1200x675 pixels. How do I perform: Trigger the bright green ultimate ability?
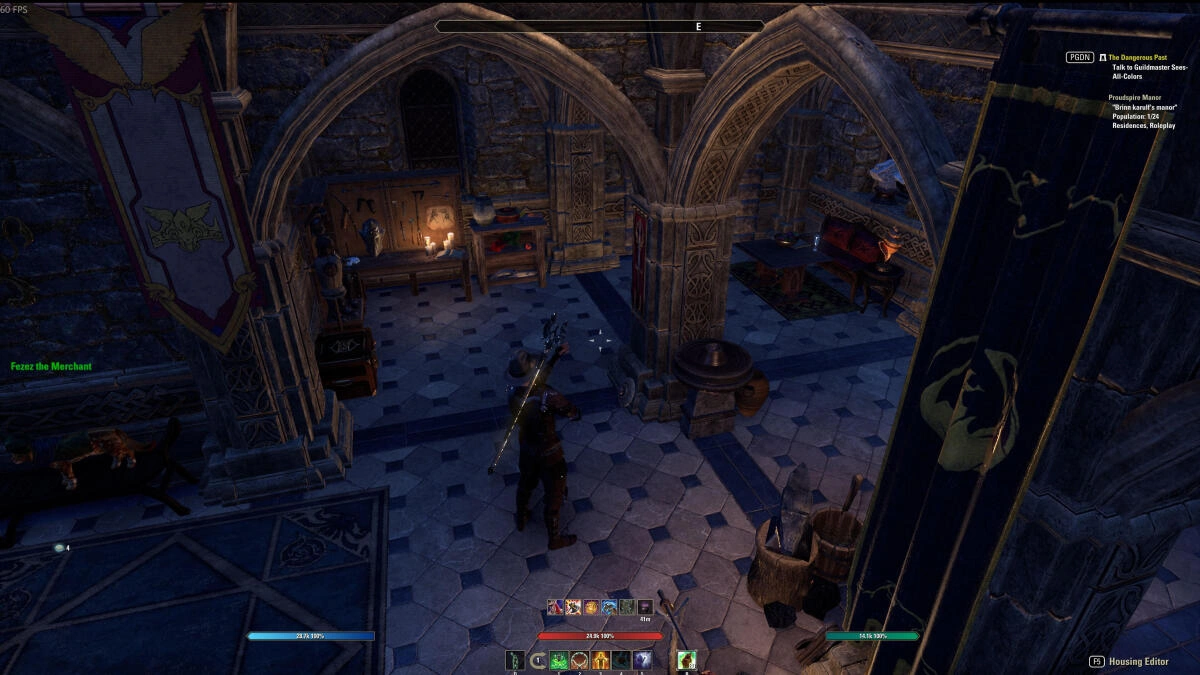[685, 660]
